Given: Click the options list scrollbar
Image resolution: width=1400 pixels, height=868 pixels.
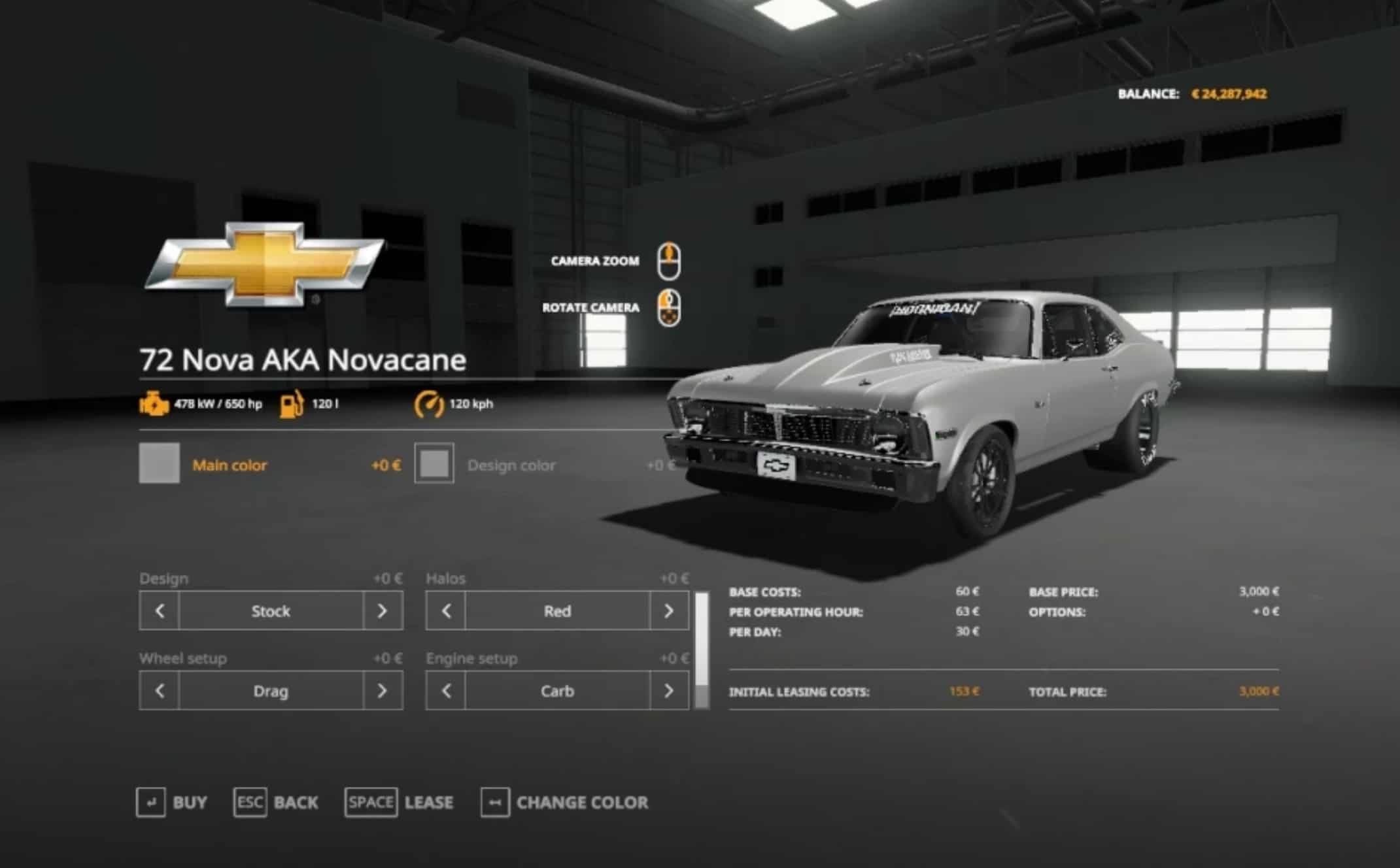Looking at the screenshot, I should (702, 650).
